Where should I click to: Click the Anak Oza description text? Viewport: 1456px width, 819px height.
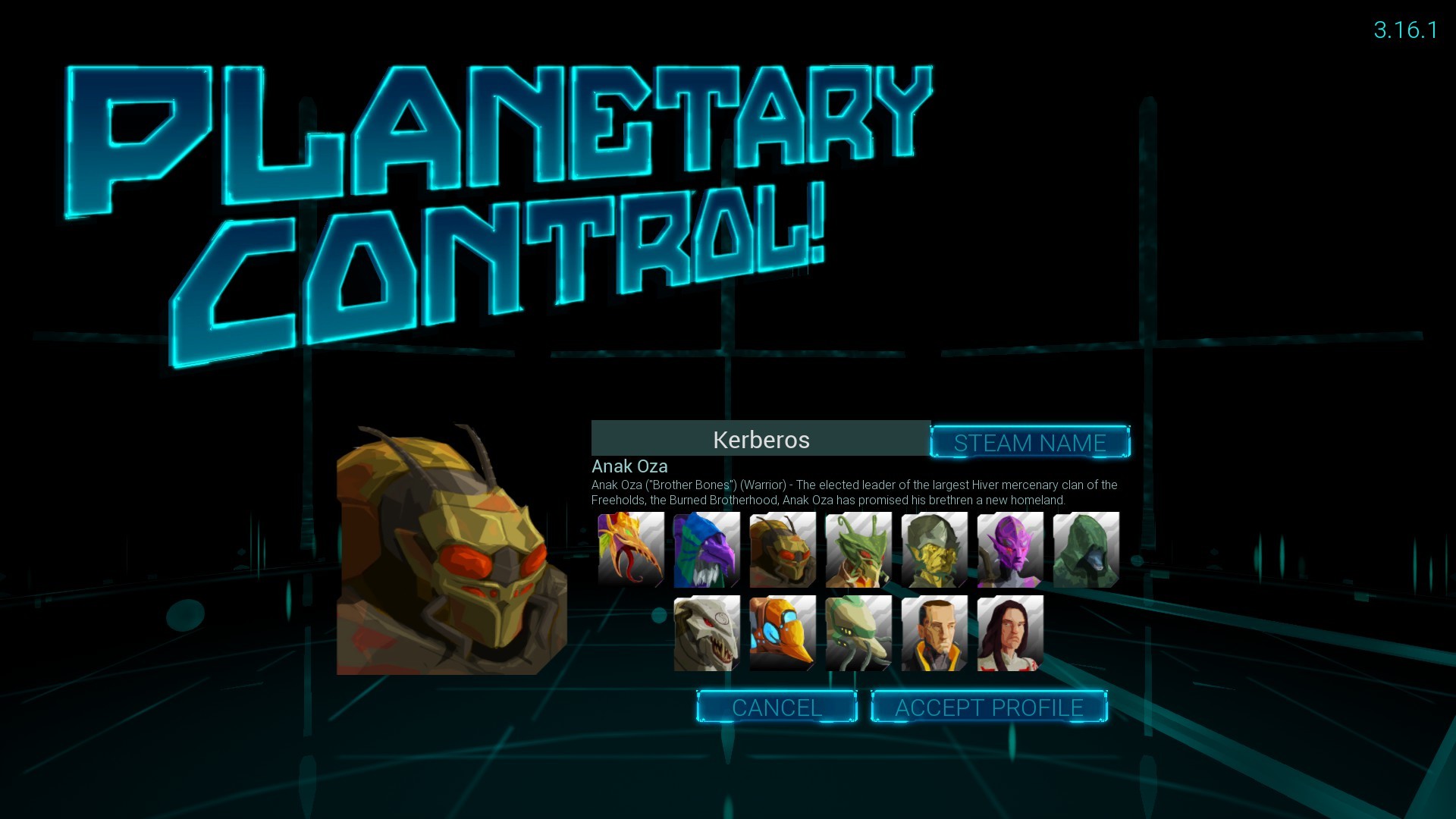tap(855, 492)
